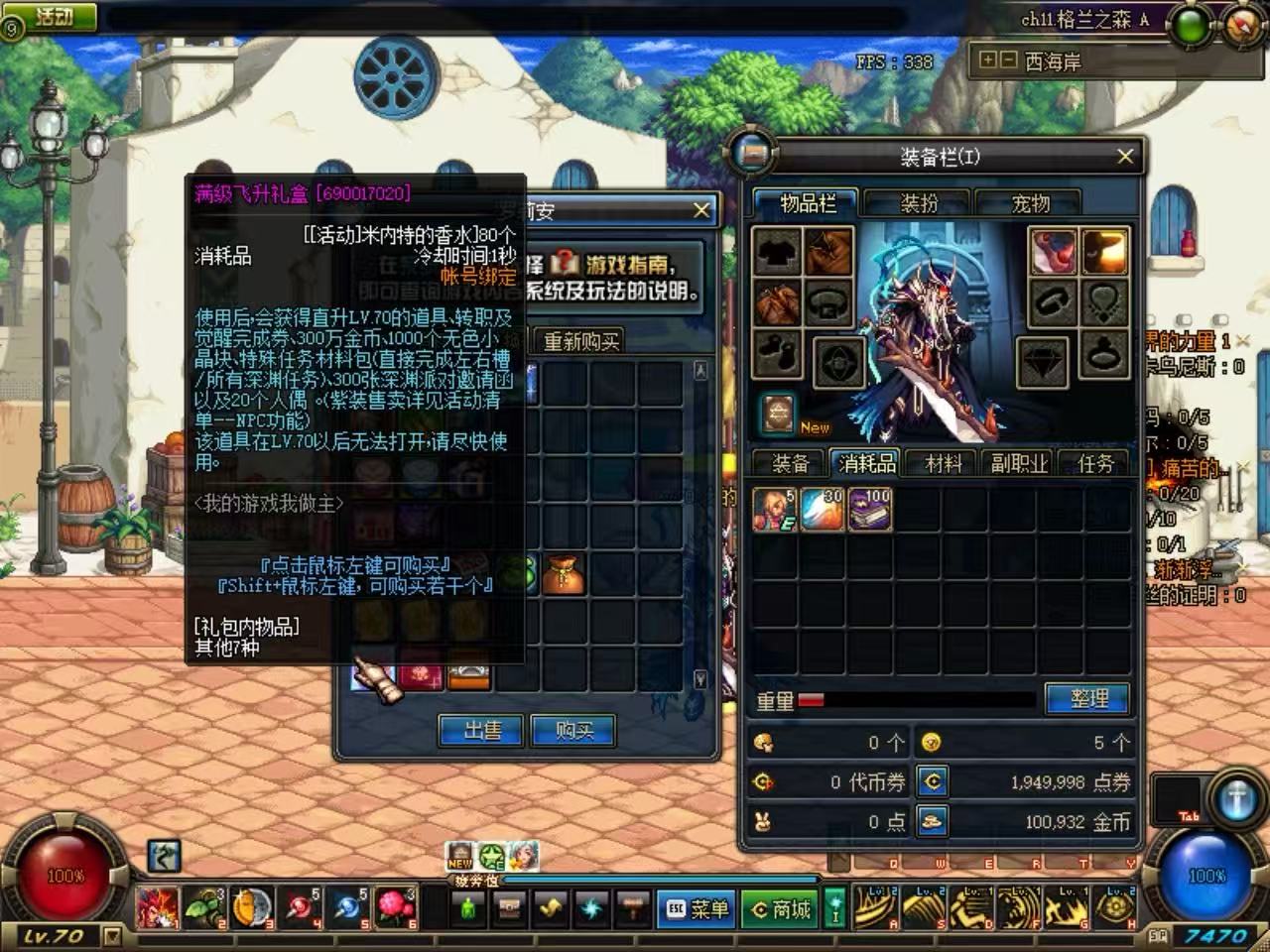The image size is (1270, 952).
Task: Open the 菜单 menu button
Action: click(698, 909)
